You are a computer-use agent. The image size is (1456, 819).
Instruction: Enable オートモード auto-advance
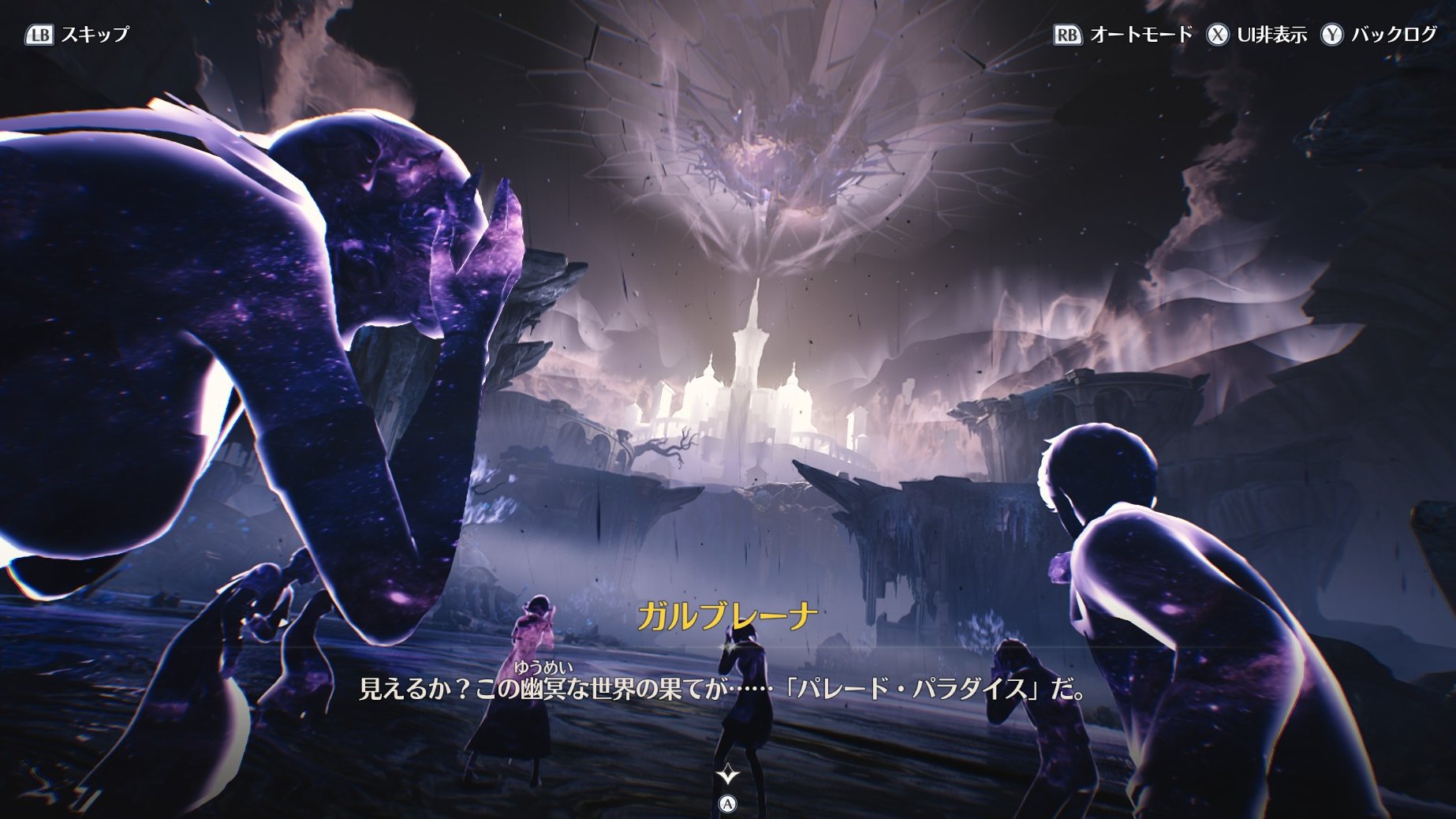click(x=1123, y=35)
